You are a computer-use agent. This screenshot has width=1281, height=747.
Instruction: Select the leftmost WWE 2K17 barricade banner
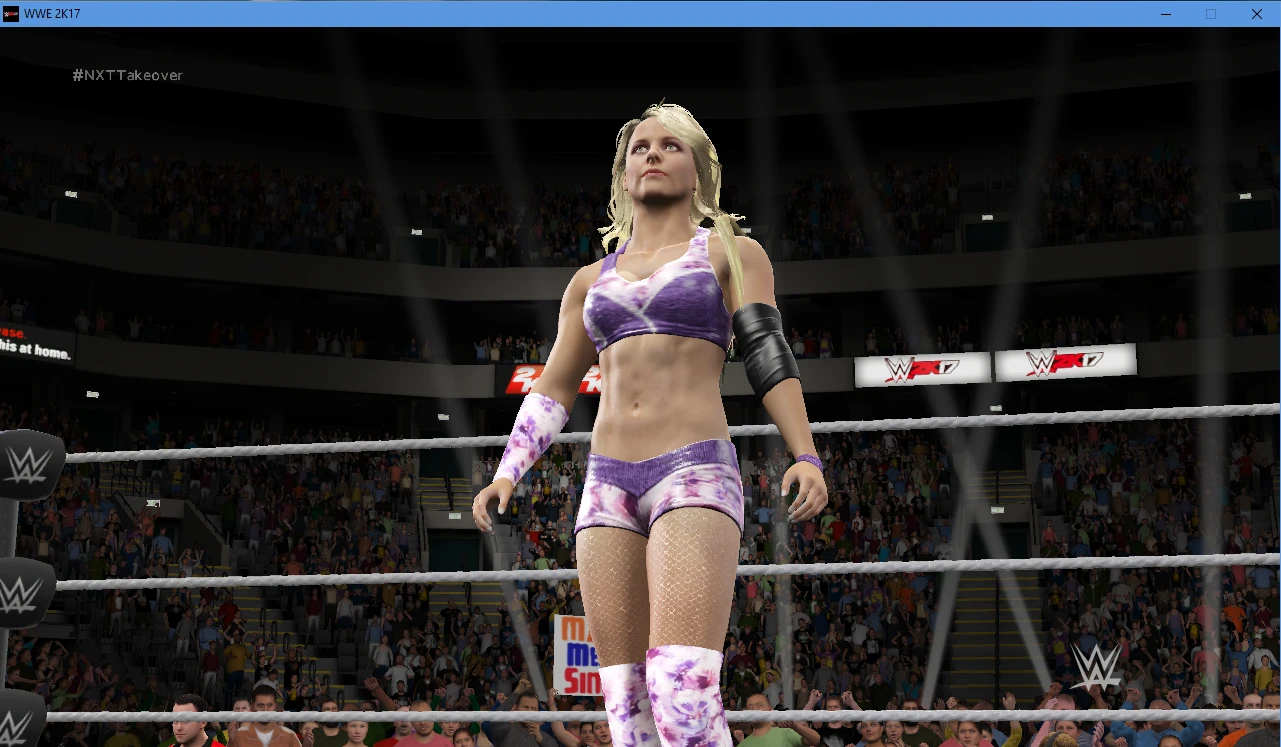(920, 367)
